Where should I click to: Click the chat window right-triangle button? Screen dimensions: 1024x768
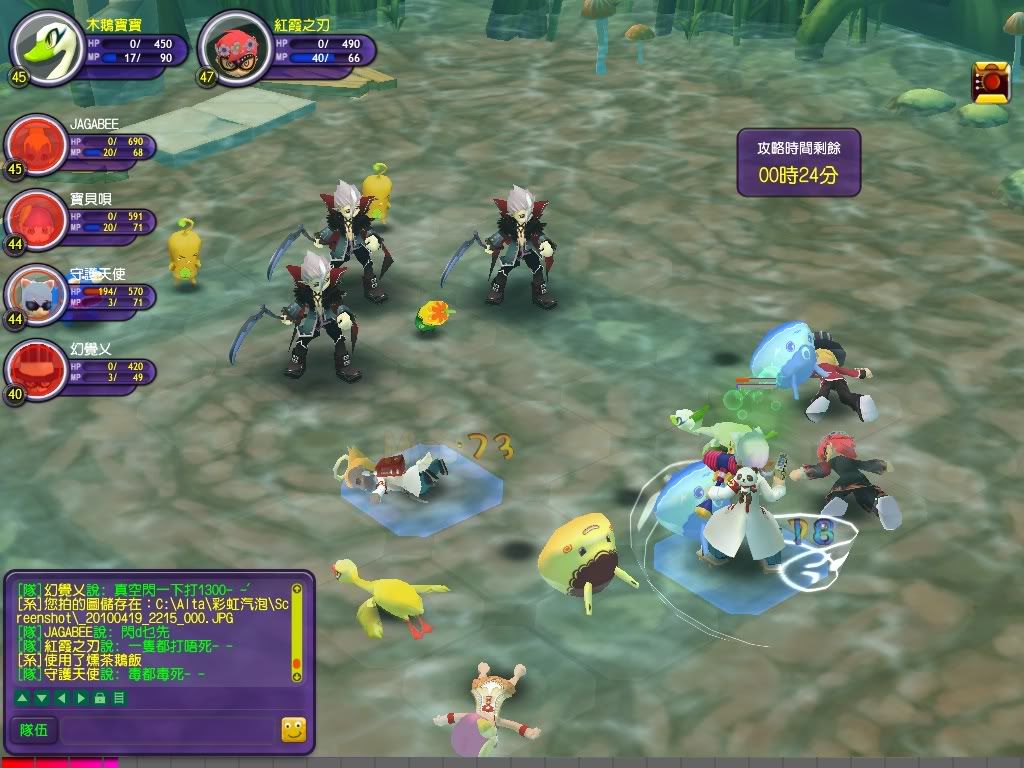pyautogui.click(x=81, y=697)
